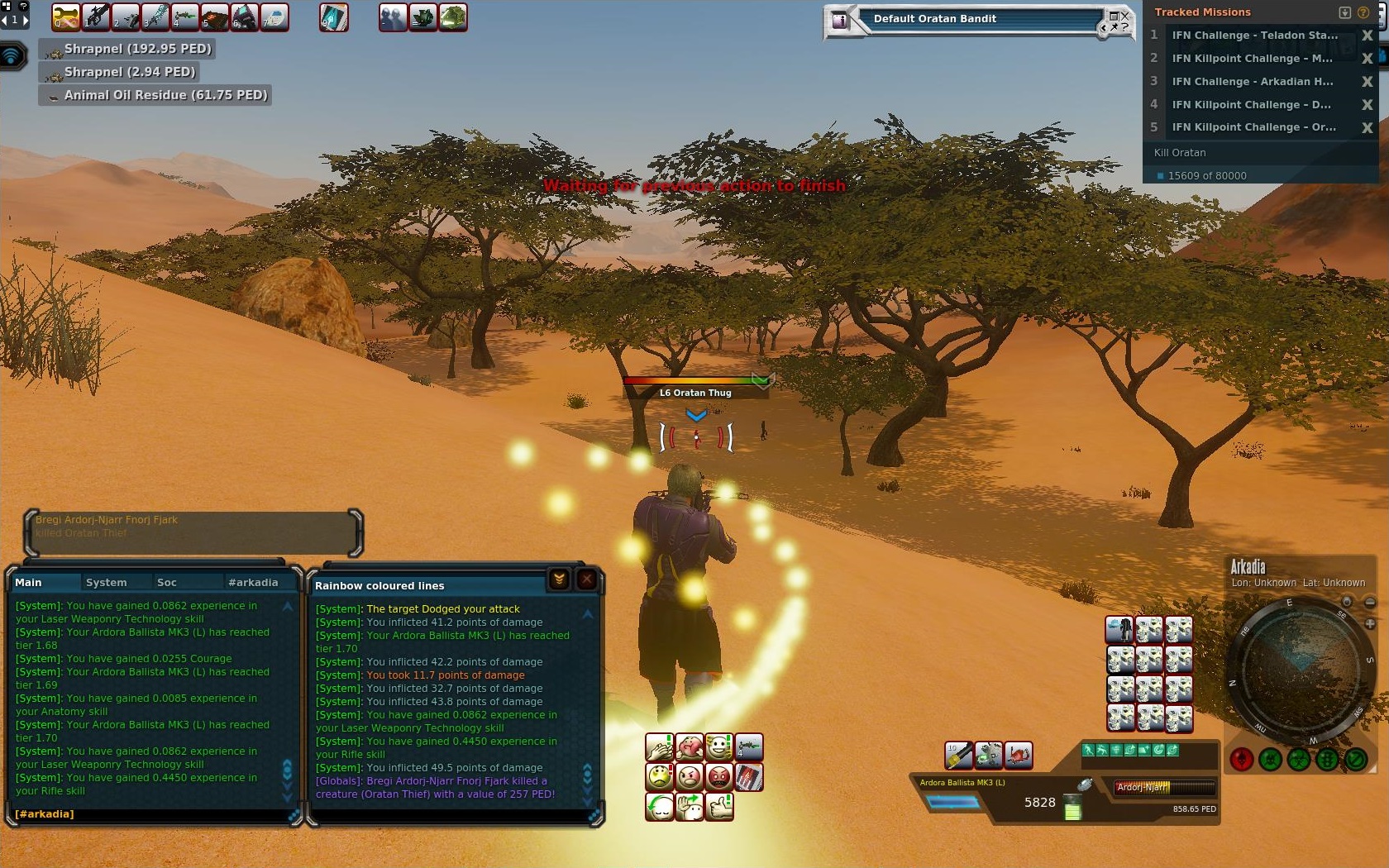
Task: Open the #arkadia chat tab
Action: tap(253, 582)
